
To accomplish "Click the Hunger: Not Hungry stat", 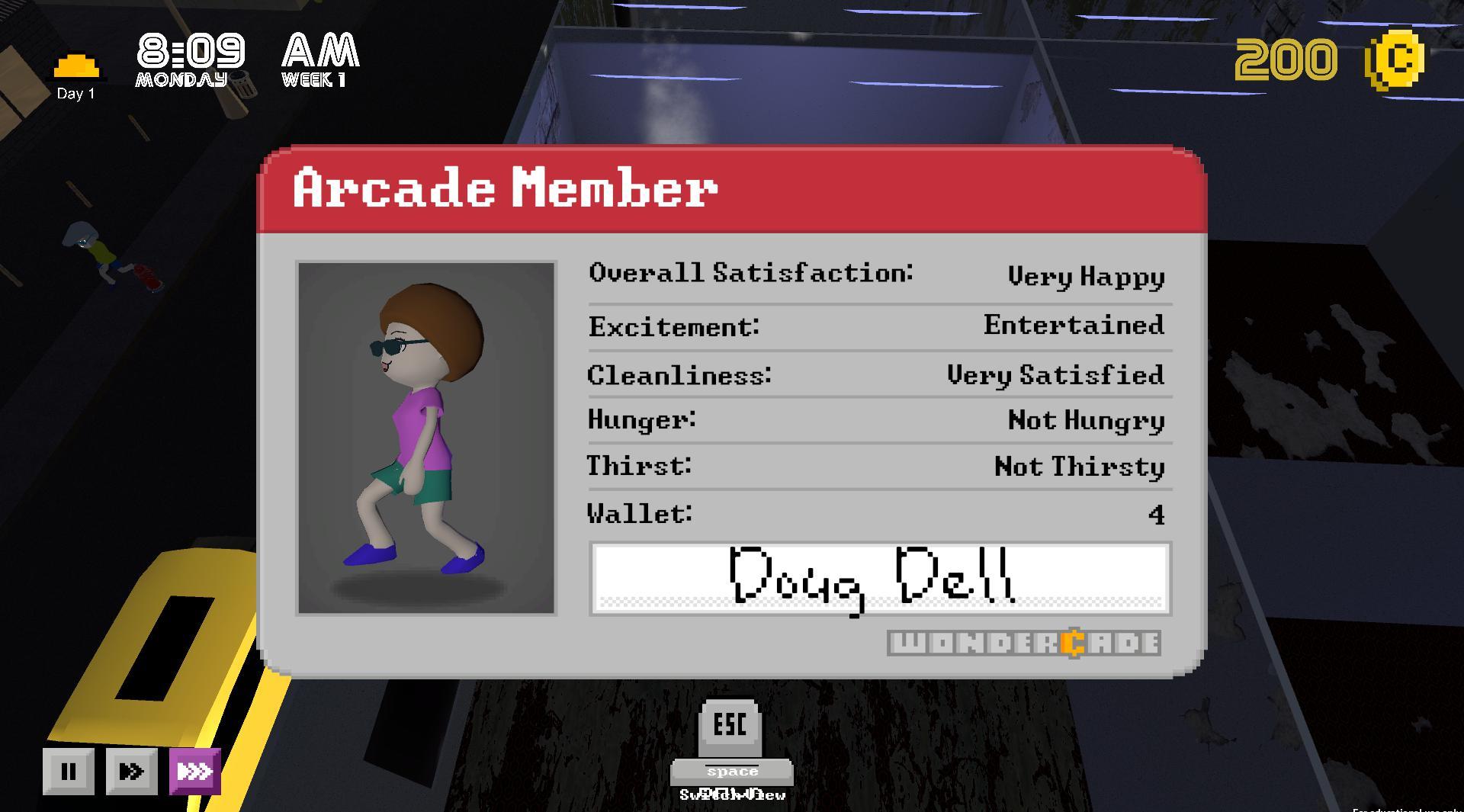I will pyautogui.click(x=877, y=420).
